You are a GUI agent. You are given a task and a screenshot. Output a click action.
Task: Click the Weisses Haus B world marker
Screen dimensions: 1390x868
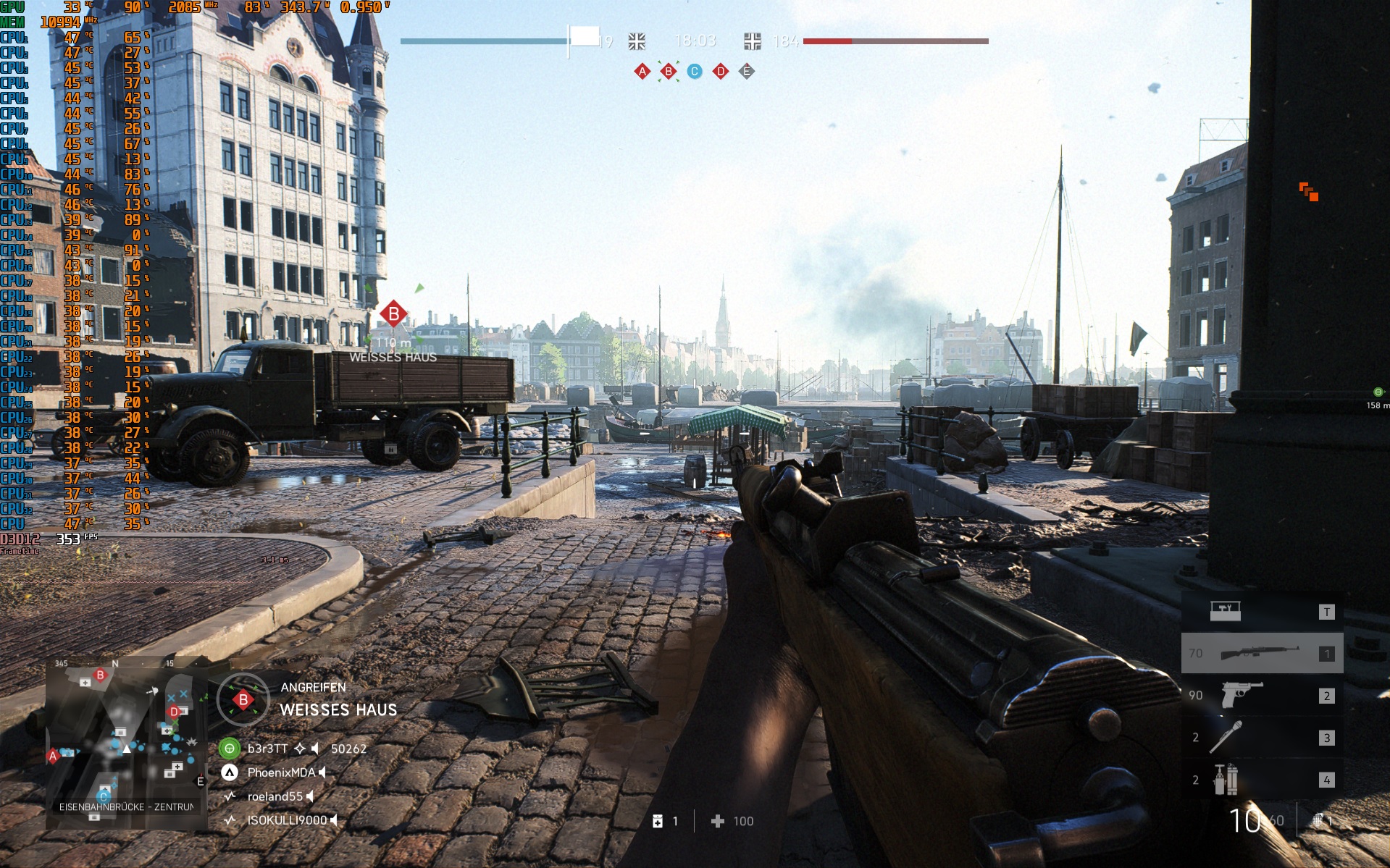393,314
